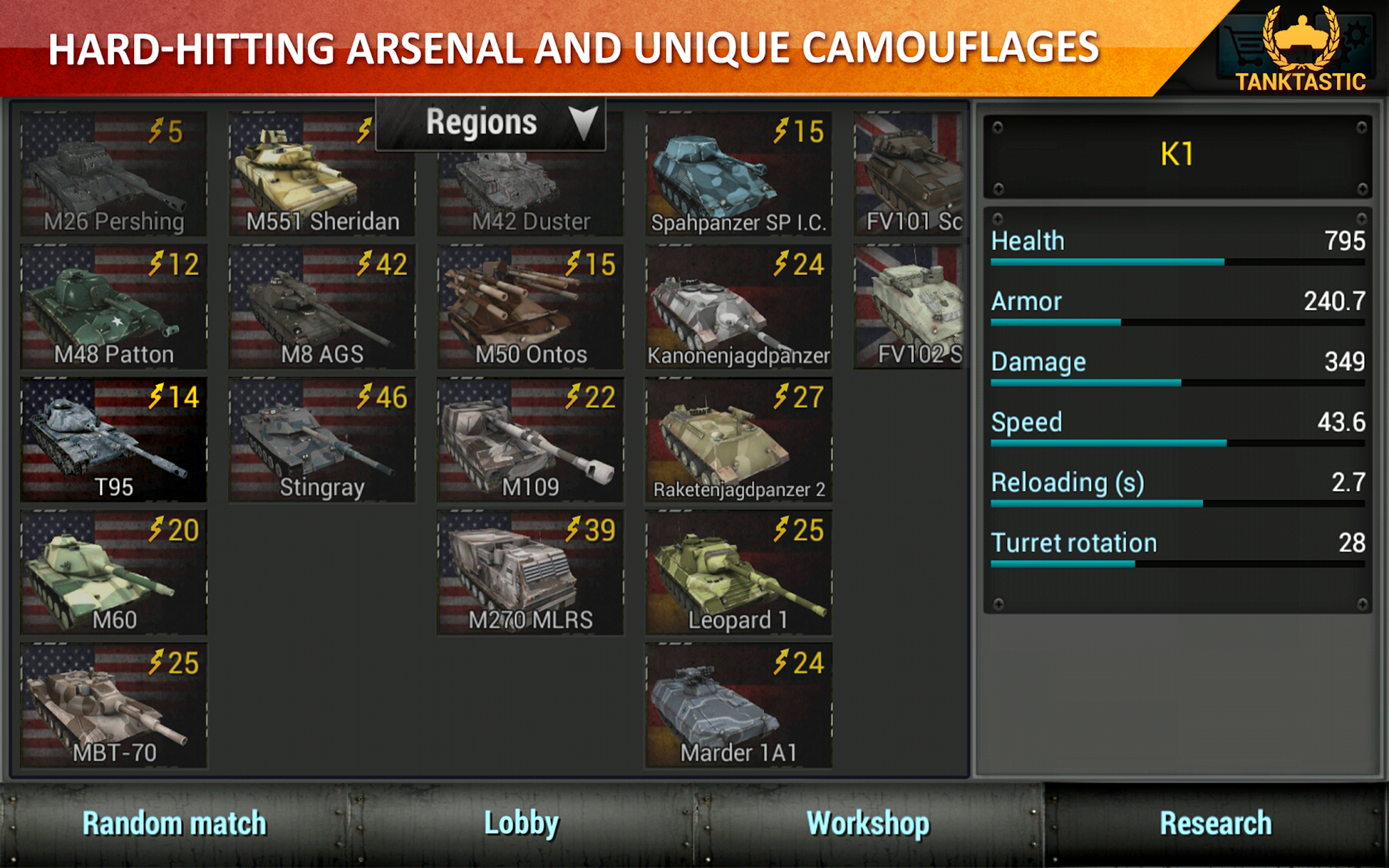Start a Random match
Image resolution: width=1389 pixels, height=868 pixels.
point(174,824)
